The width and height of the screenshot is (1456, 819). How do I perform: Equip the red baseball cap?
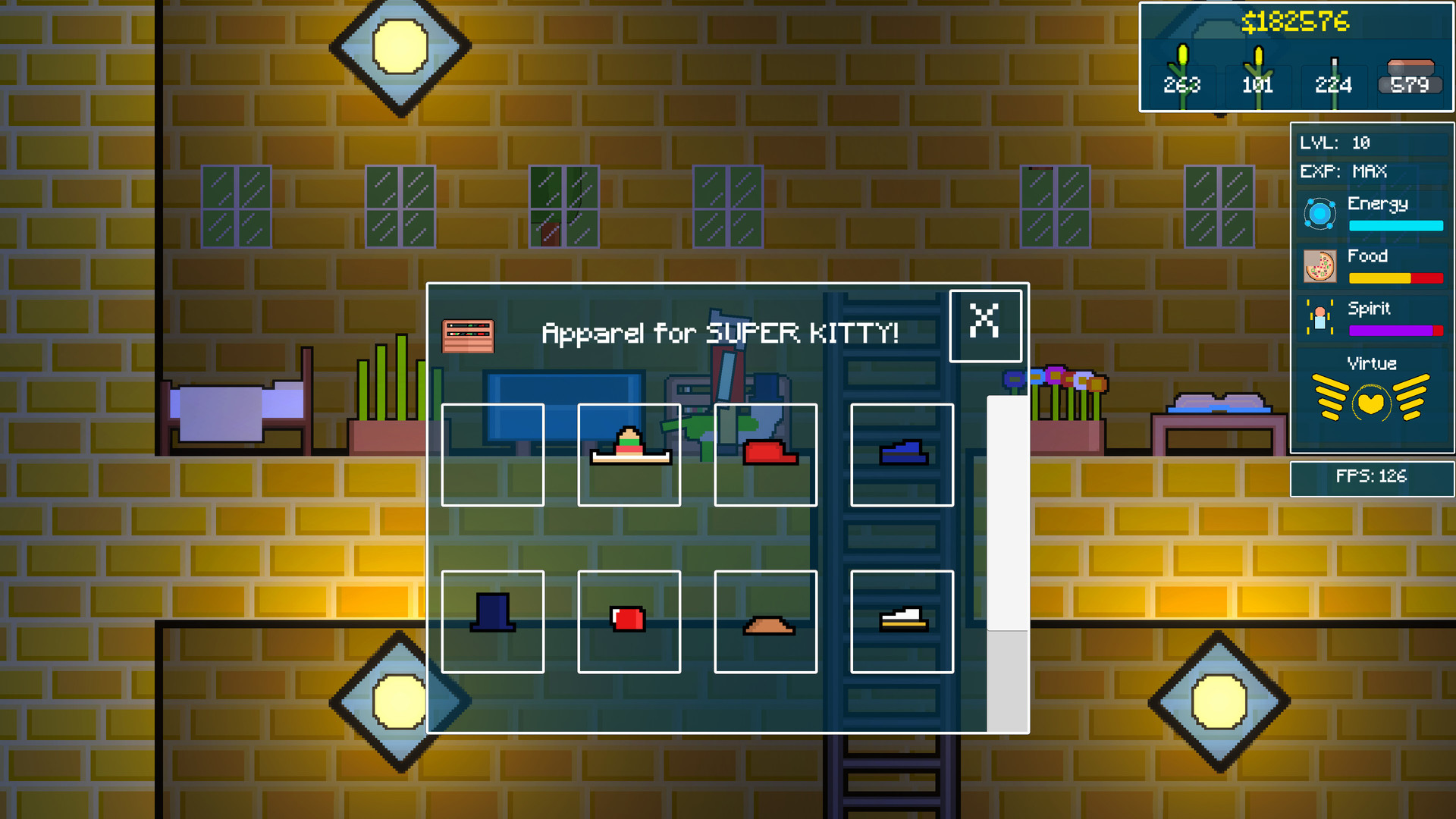(x=766, y=455)
